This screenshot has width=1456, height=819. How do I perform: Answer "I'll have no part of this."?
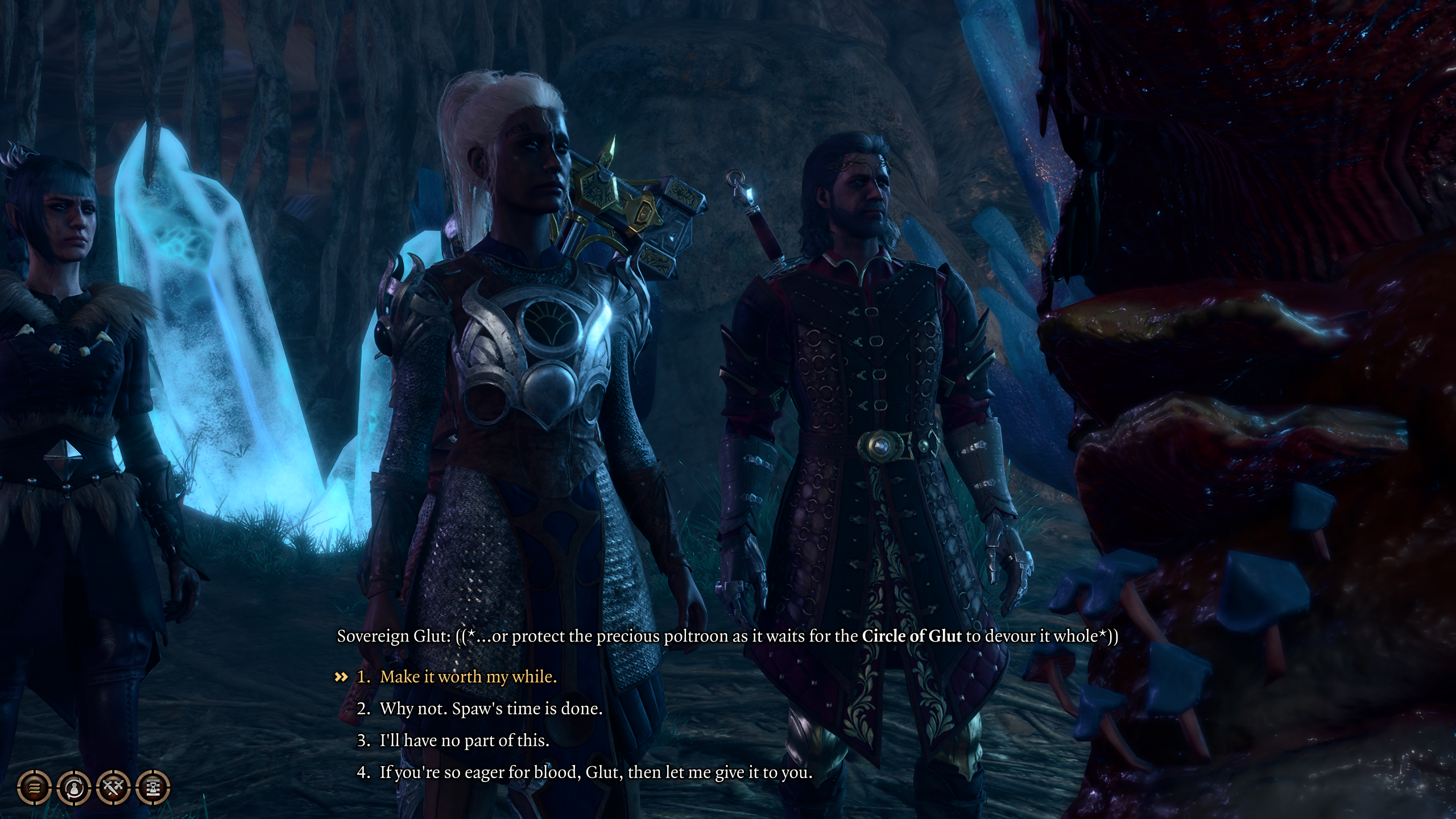click(464, 741)
